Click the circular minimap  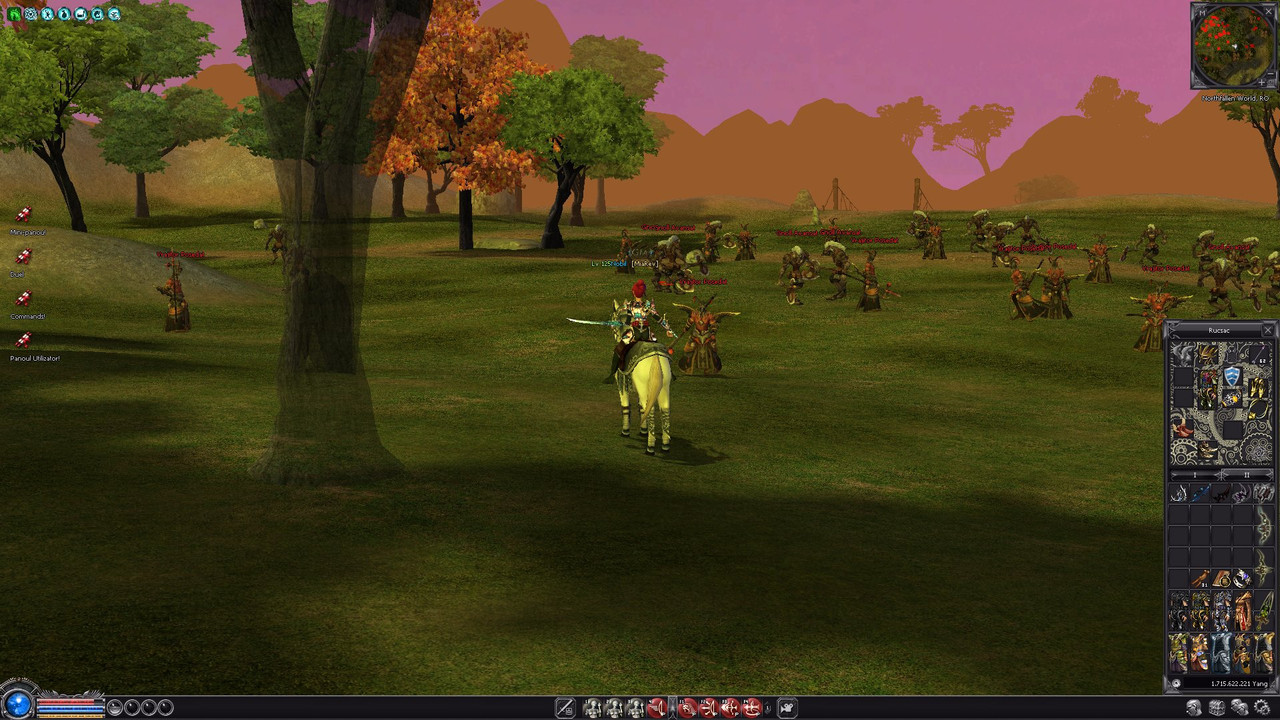(x=1233, y=45)
